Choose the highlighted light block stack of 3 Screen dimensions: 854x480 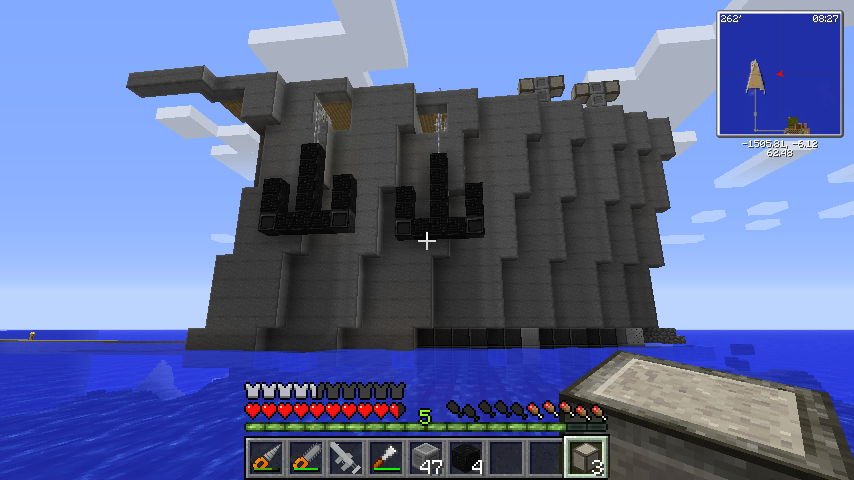point(586,458)
